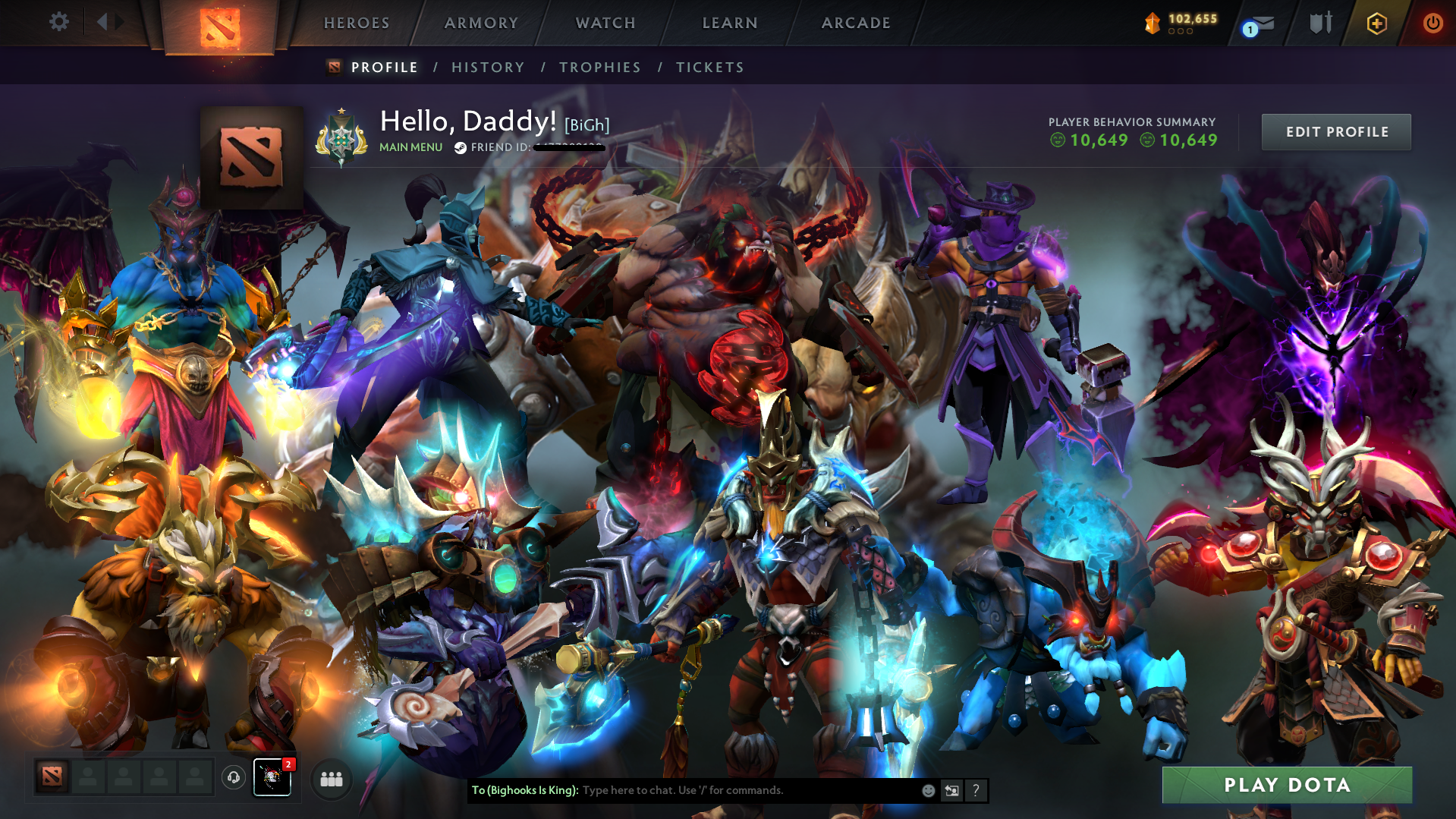Open the Dota Plus gold hexagon icon
Image resolution: width=1456 pixels, height=819 pixels.
pyautogui.click(x=1376, y=23)
